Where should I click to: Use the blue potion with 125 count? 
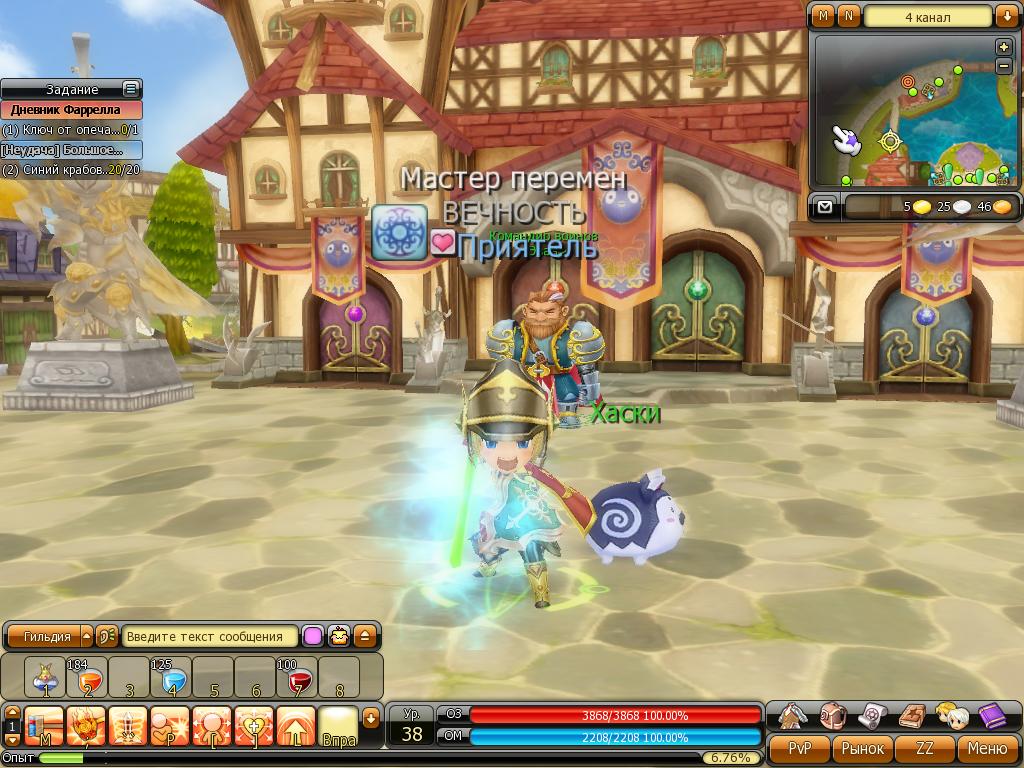[x=171, y=678]
